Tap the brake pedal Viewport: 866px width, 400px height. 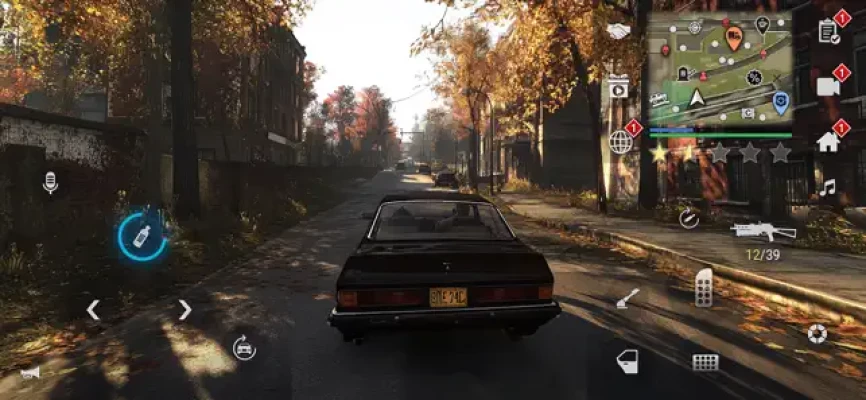(705, 362)
